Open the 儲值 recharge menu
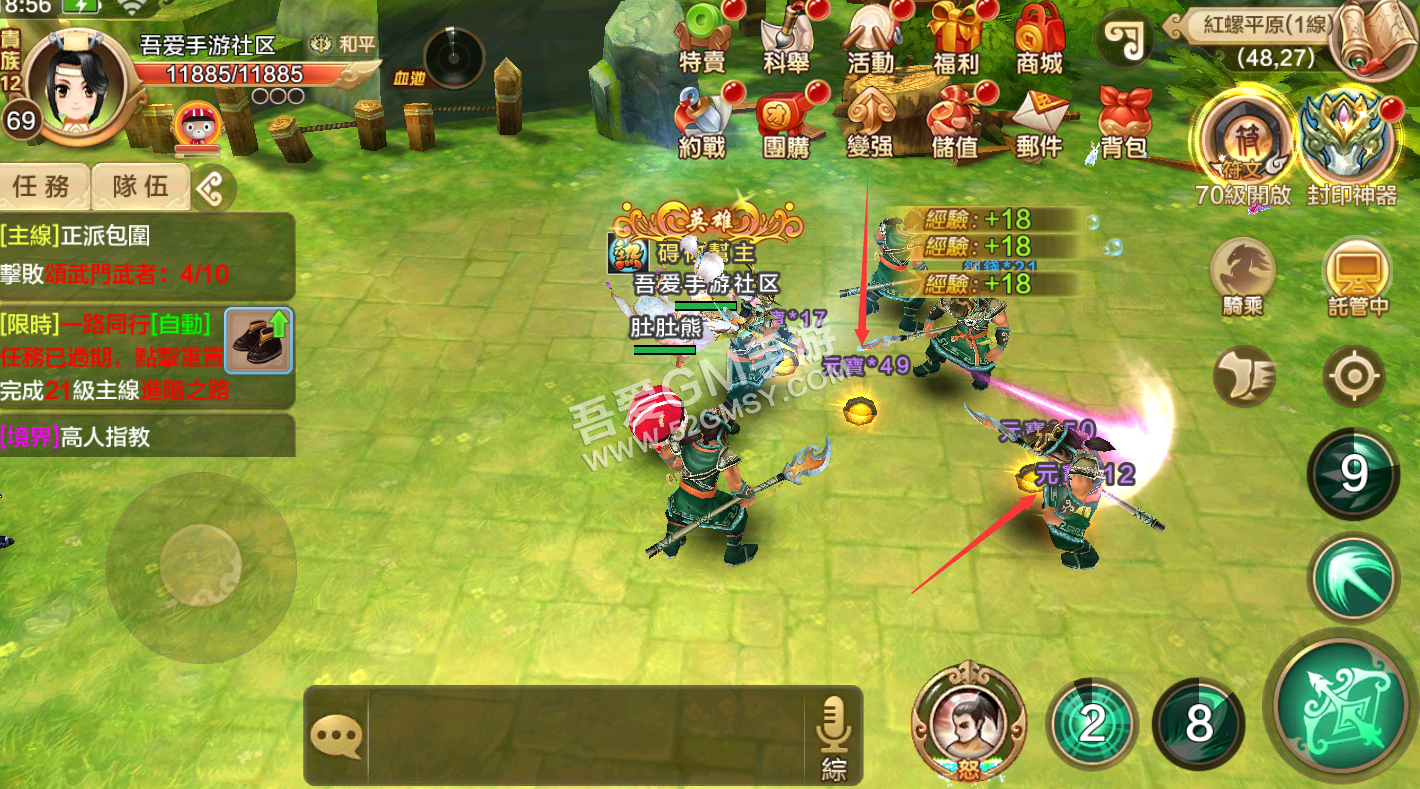This screenshot has height=789, width=1420. 955,124
